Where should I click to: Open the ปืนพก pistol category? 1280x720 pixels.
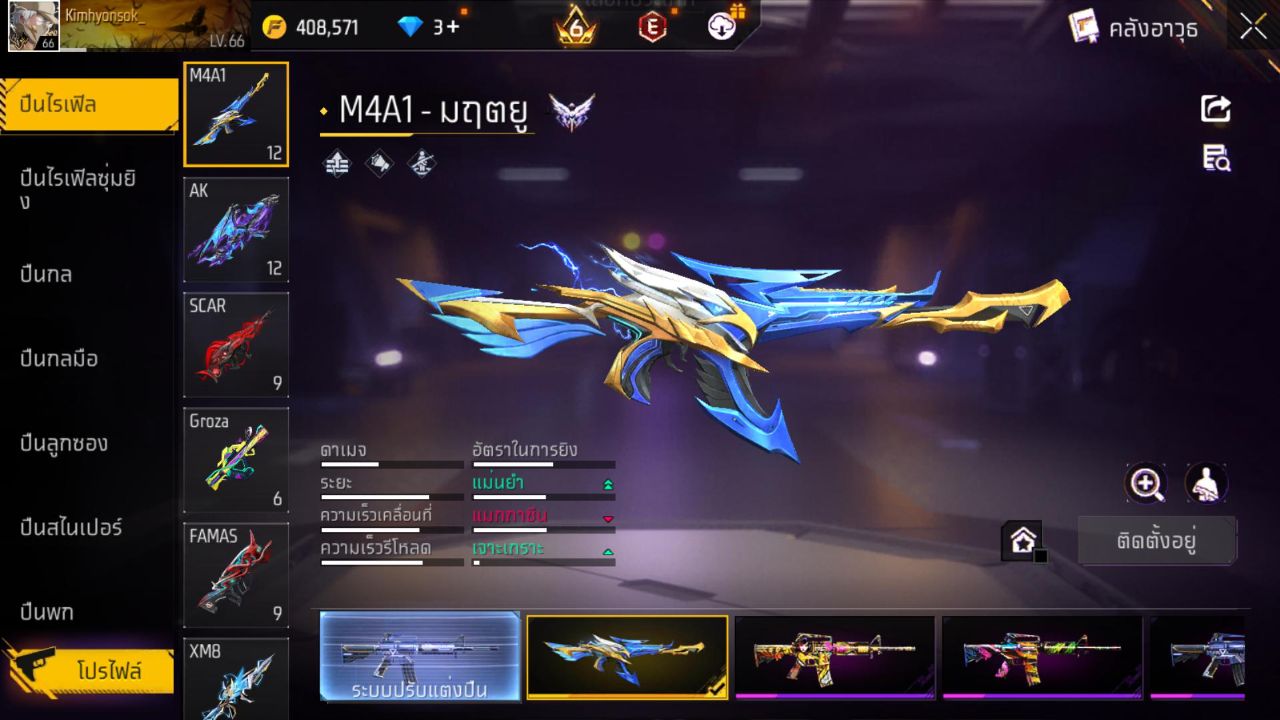click(88, 611)
